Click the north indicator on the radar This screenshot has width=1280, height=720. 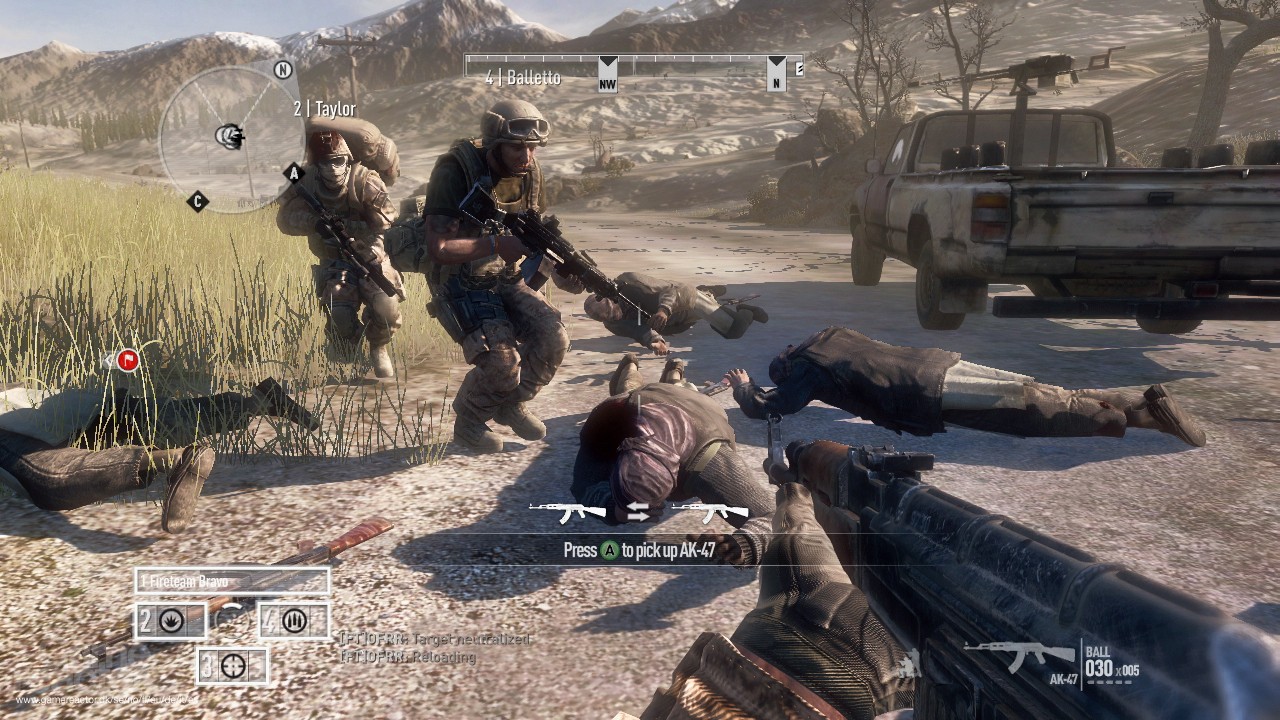pyautogui.click(x=283, y=70)
